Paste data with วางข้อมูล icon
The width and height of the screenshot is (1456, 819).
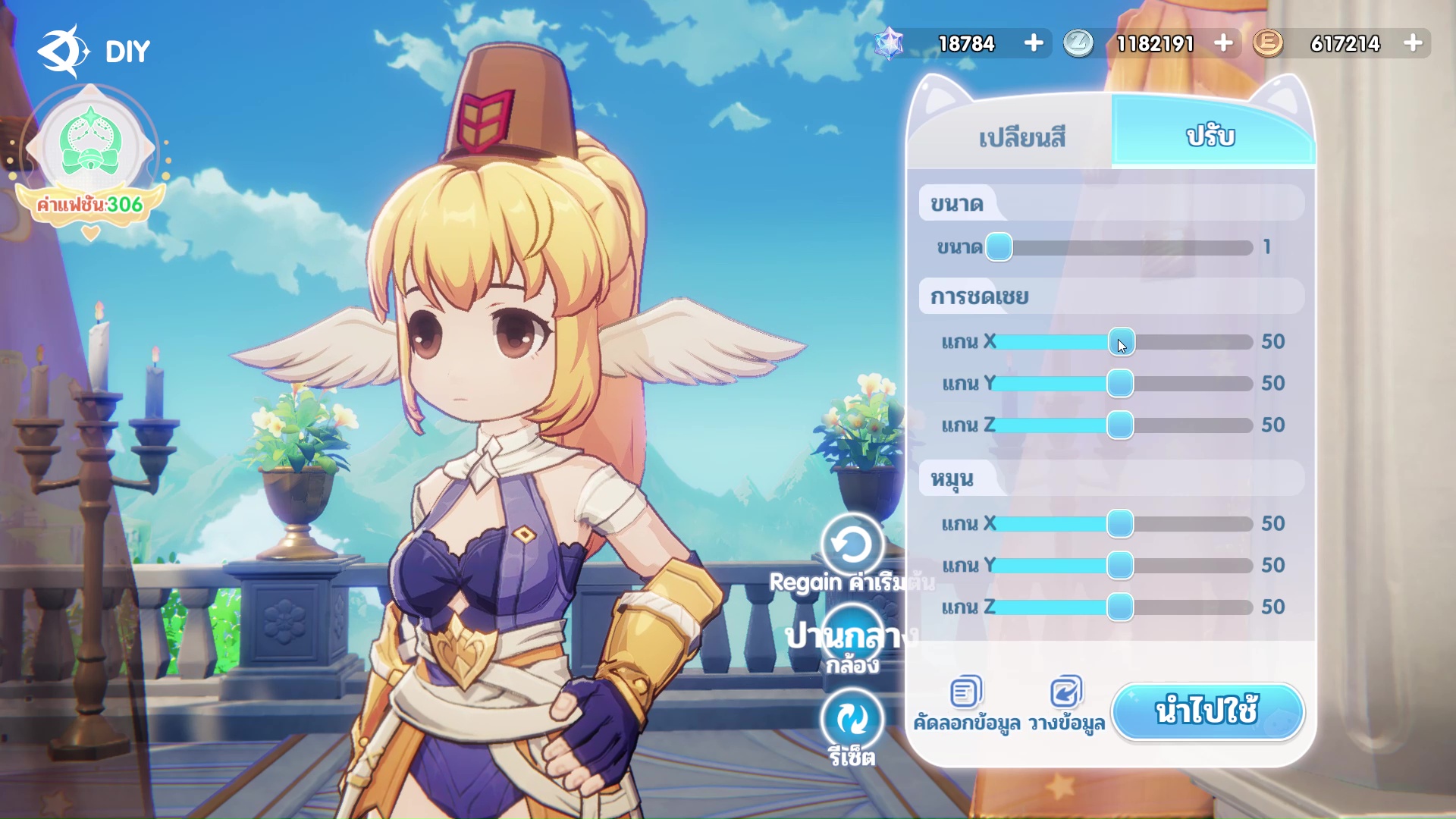tap(1066, 692)
